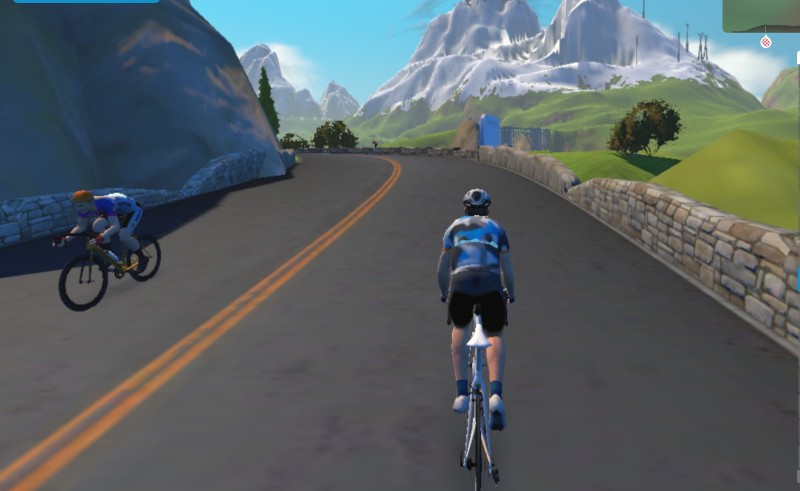
Task: Click the minimap elevation profile panel
Action: click(761, 15)
